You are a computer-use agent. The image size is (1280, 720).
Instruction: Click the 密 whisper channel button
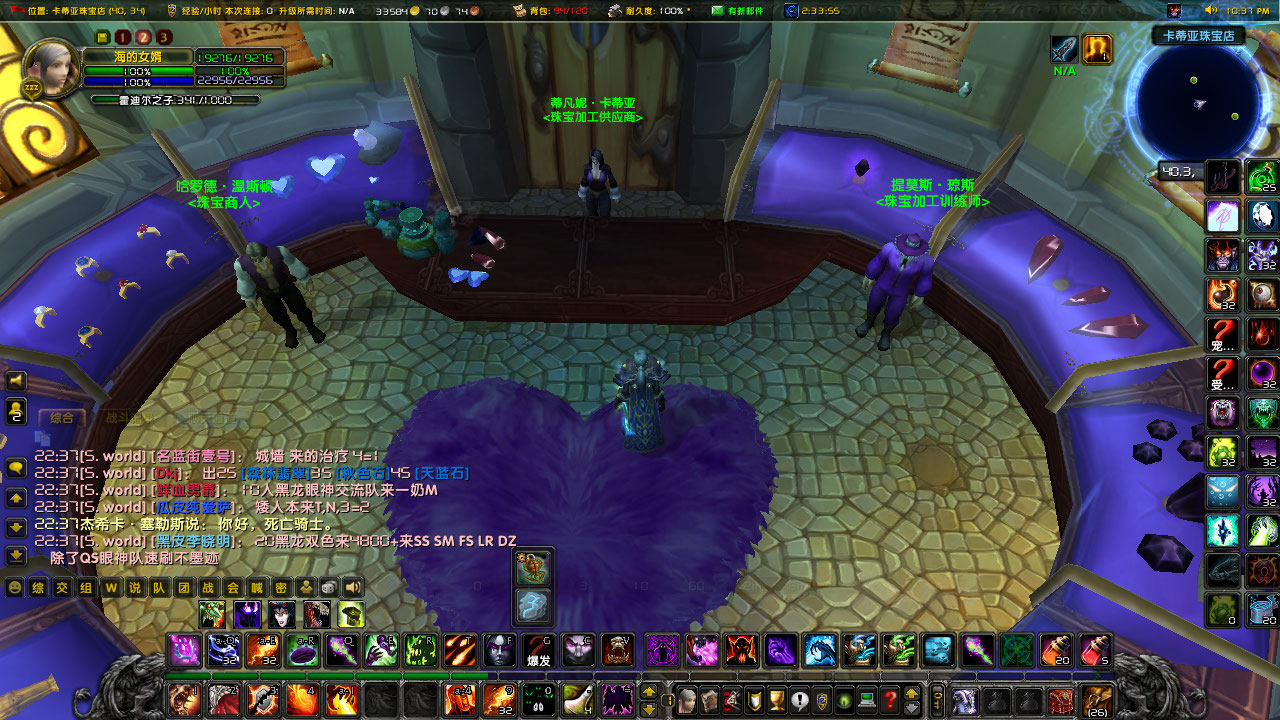(x=282, y=587)
